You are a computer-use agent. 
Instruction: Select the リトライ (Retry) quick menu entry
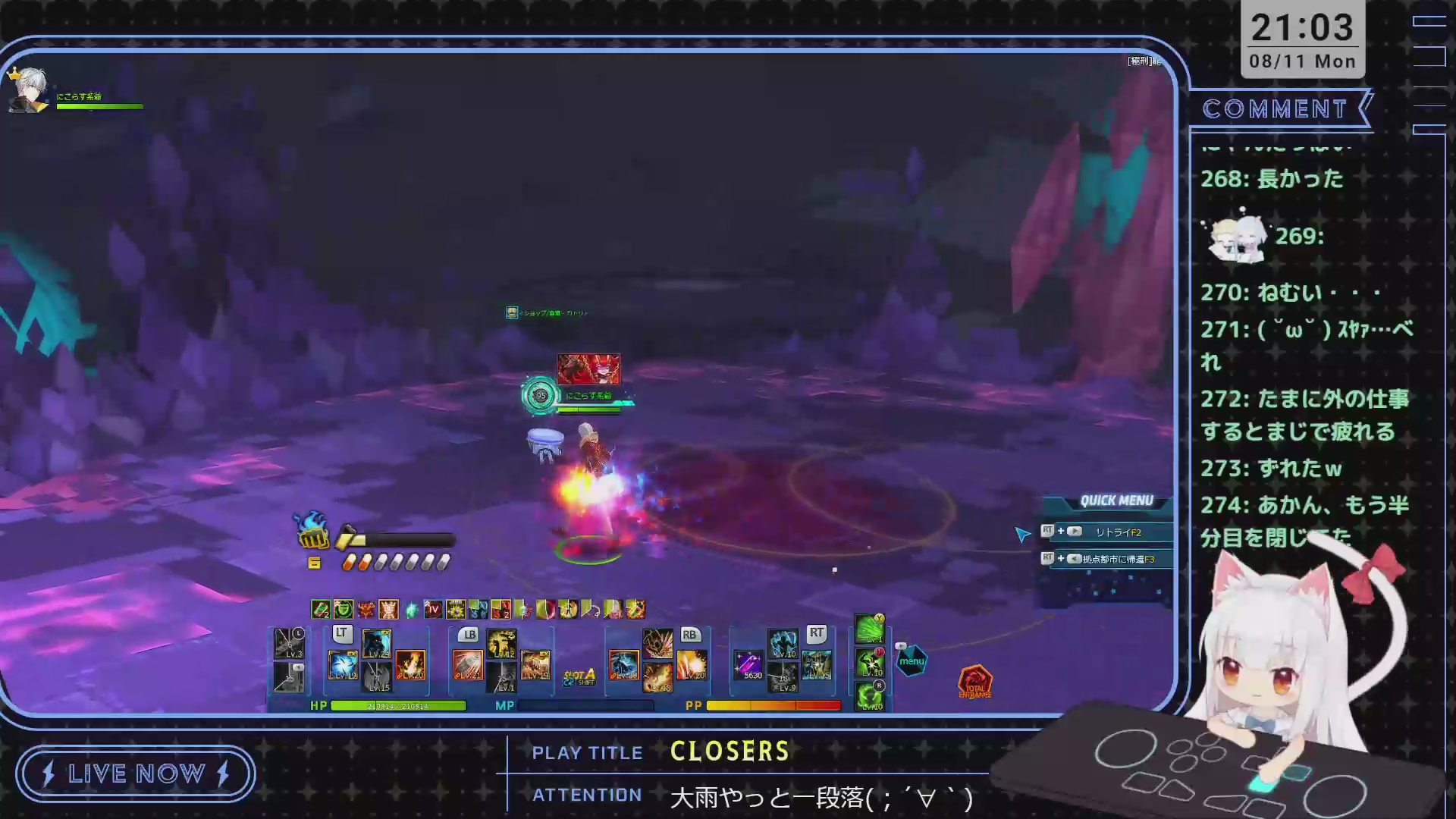tap(1117, 532)
